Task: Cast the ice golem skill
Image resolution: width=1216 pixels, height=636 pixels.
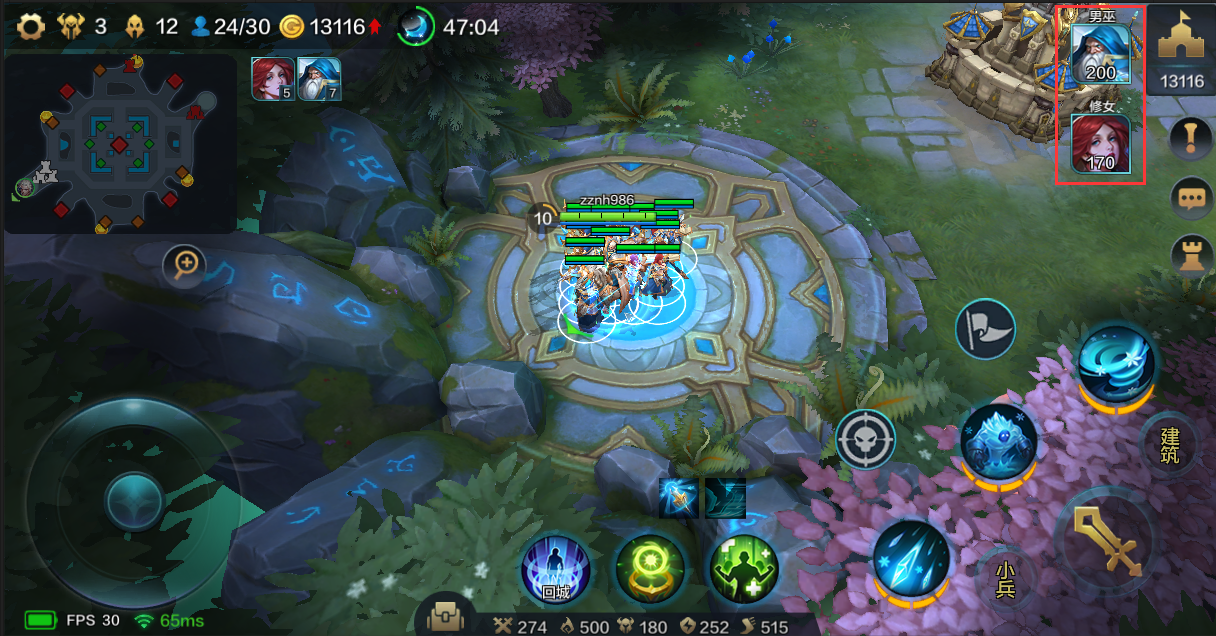Action: click(x=998, y=441)
